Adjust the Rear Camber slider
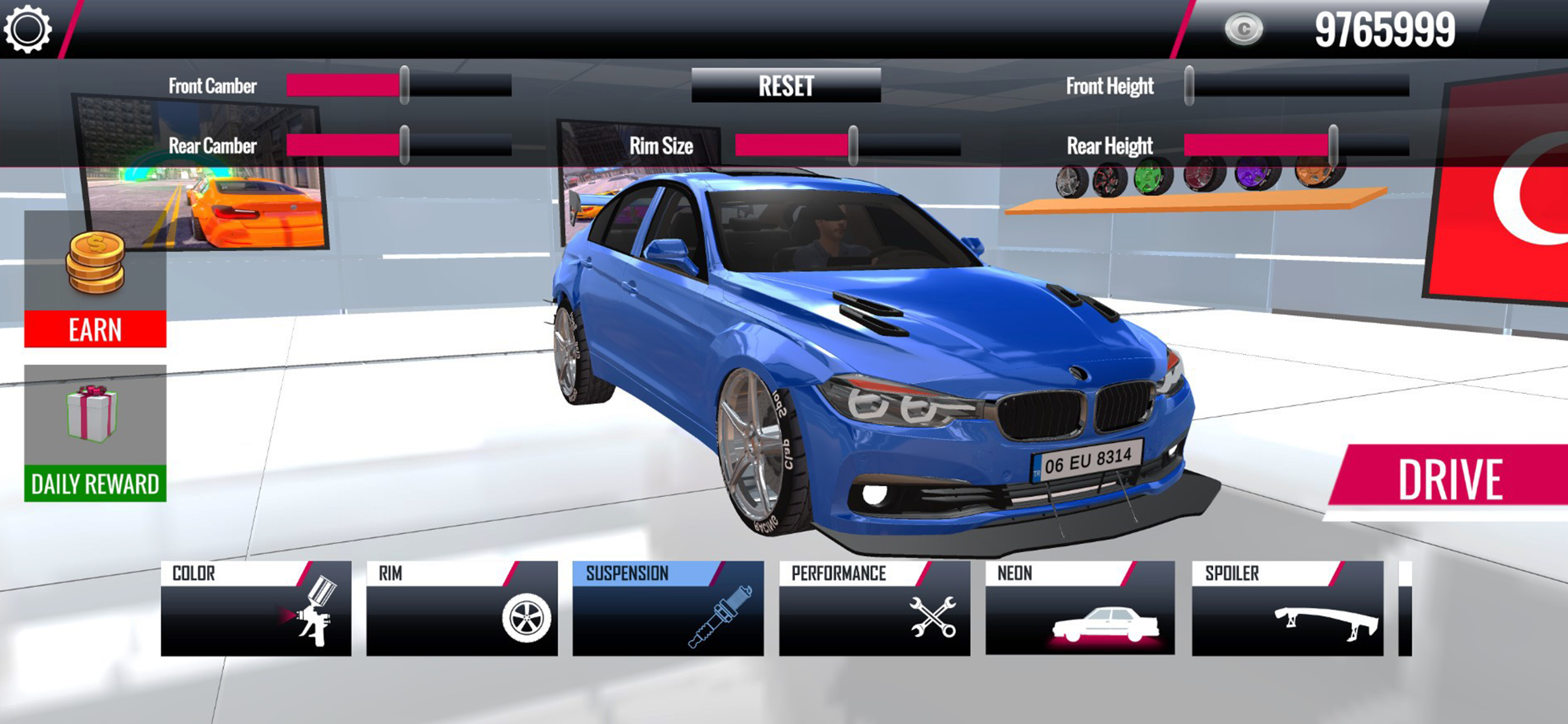The height and width of the screenshot is (724, 1568). [404, 145]
